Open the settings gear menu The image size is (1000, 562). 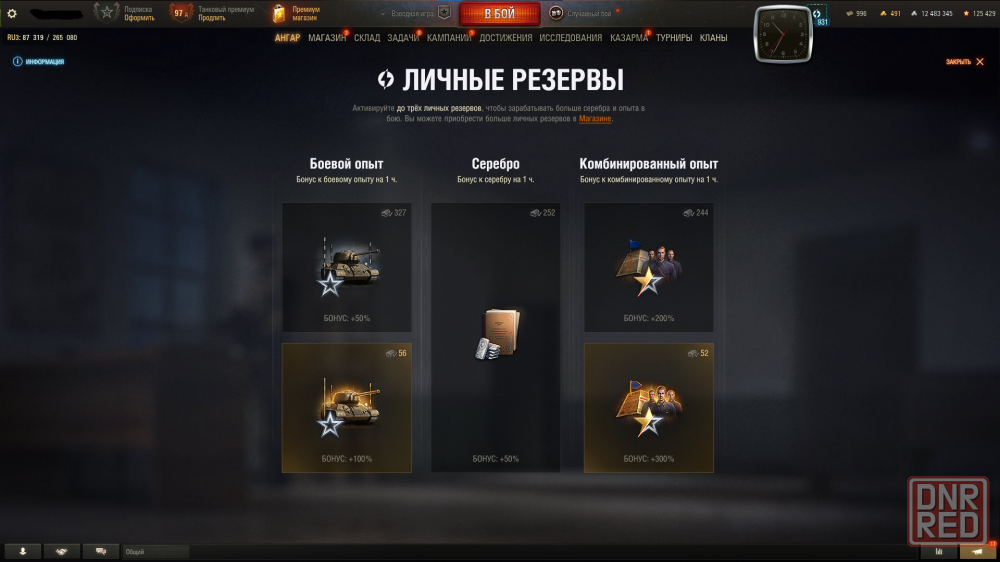(12, 13)
